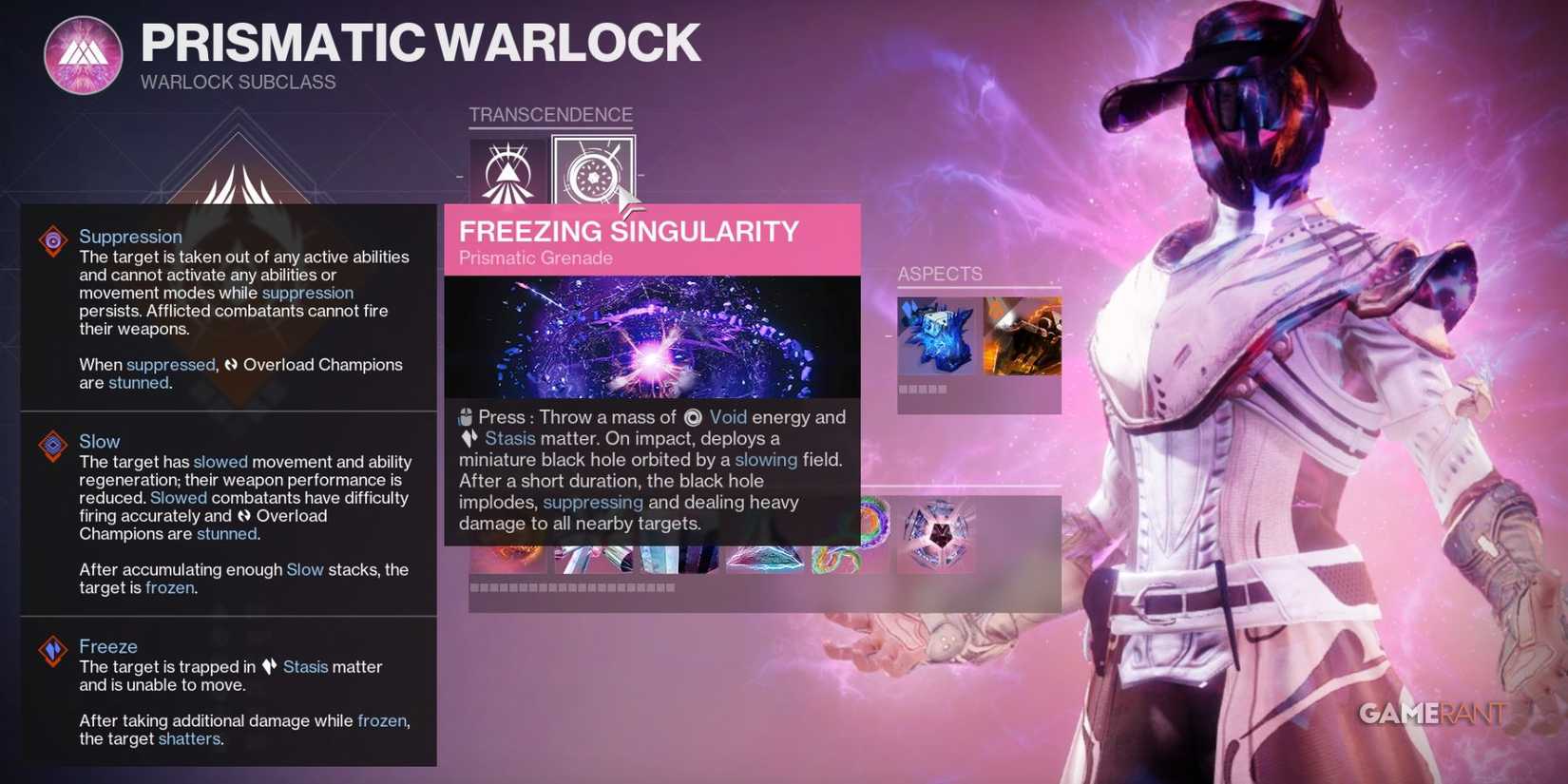Screen dimensions: 1568x784
Task: Open the Prismatic Warlock subclass emblem
Action: pyautogui.click(x=84, y=54)
